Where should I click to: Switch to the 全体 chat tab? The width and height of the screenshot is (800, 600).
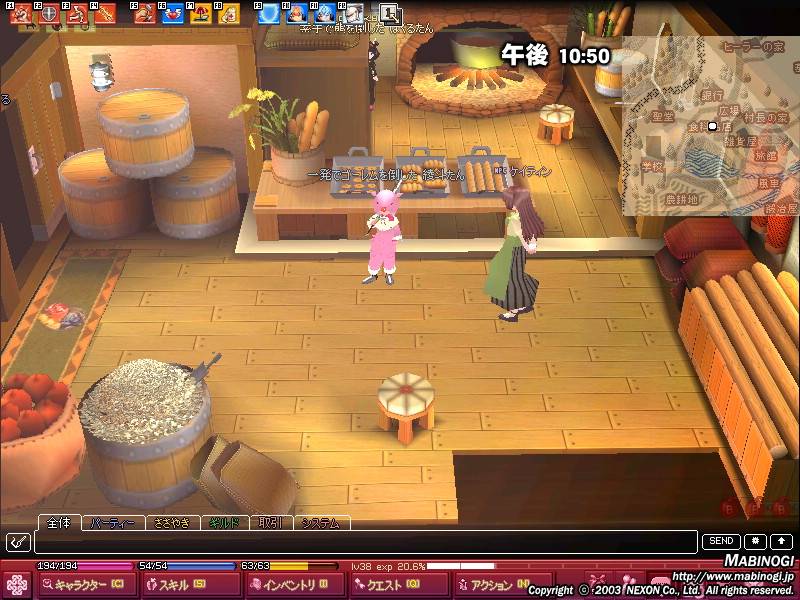tap(57, 523)
